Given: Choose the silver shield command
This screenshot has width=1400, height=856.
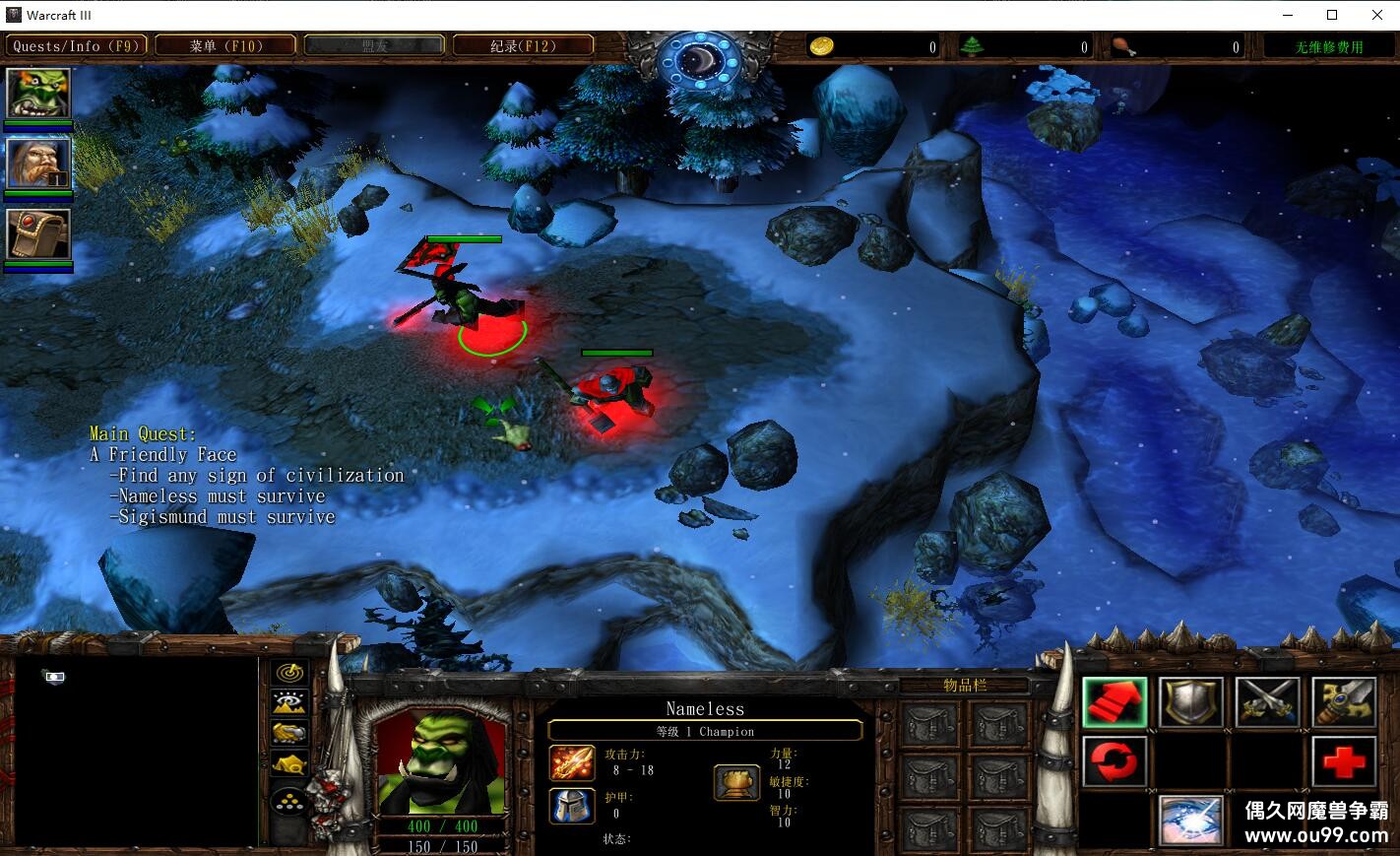Looking at the screenshot, I should 1191,703.
